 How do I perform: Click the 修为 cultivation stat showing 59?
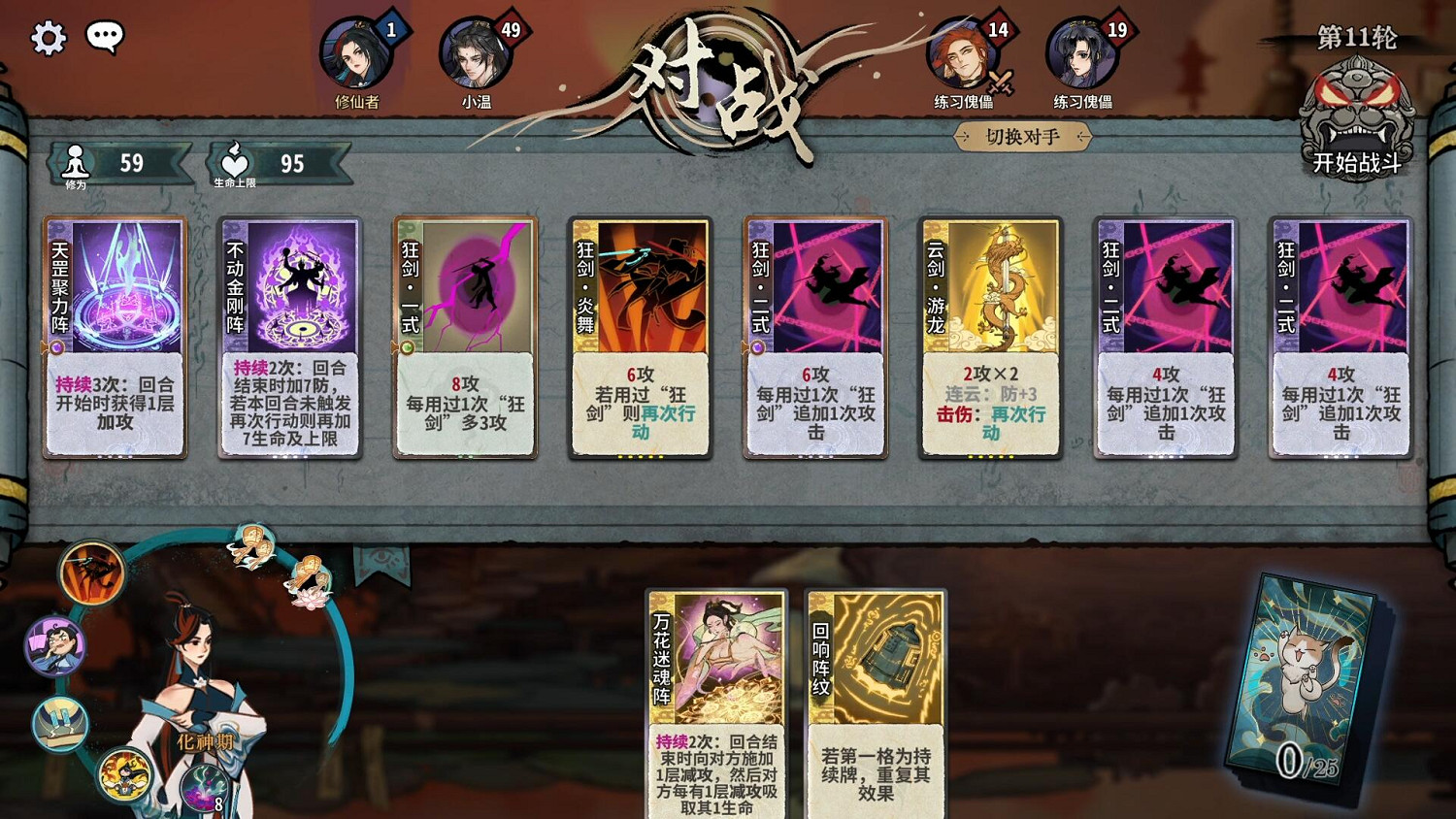coord(116,163)
